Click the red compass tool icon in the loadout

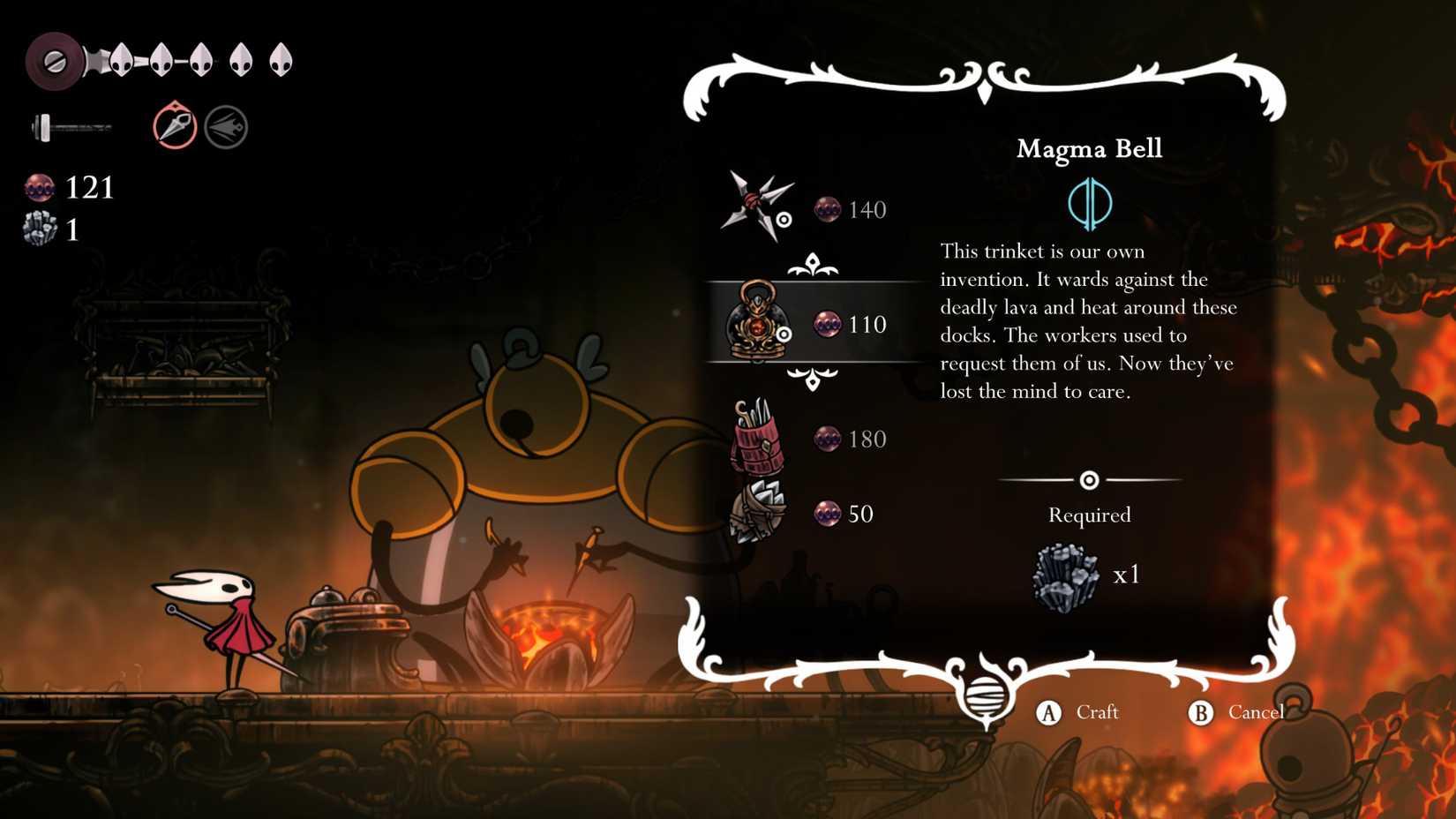[173, 125]
